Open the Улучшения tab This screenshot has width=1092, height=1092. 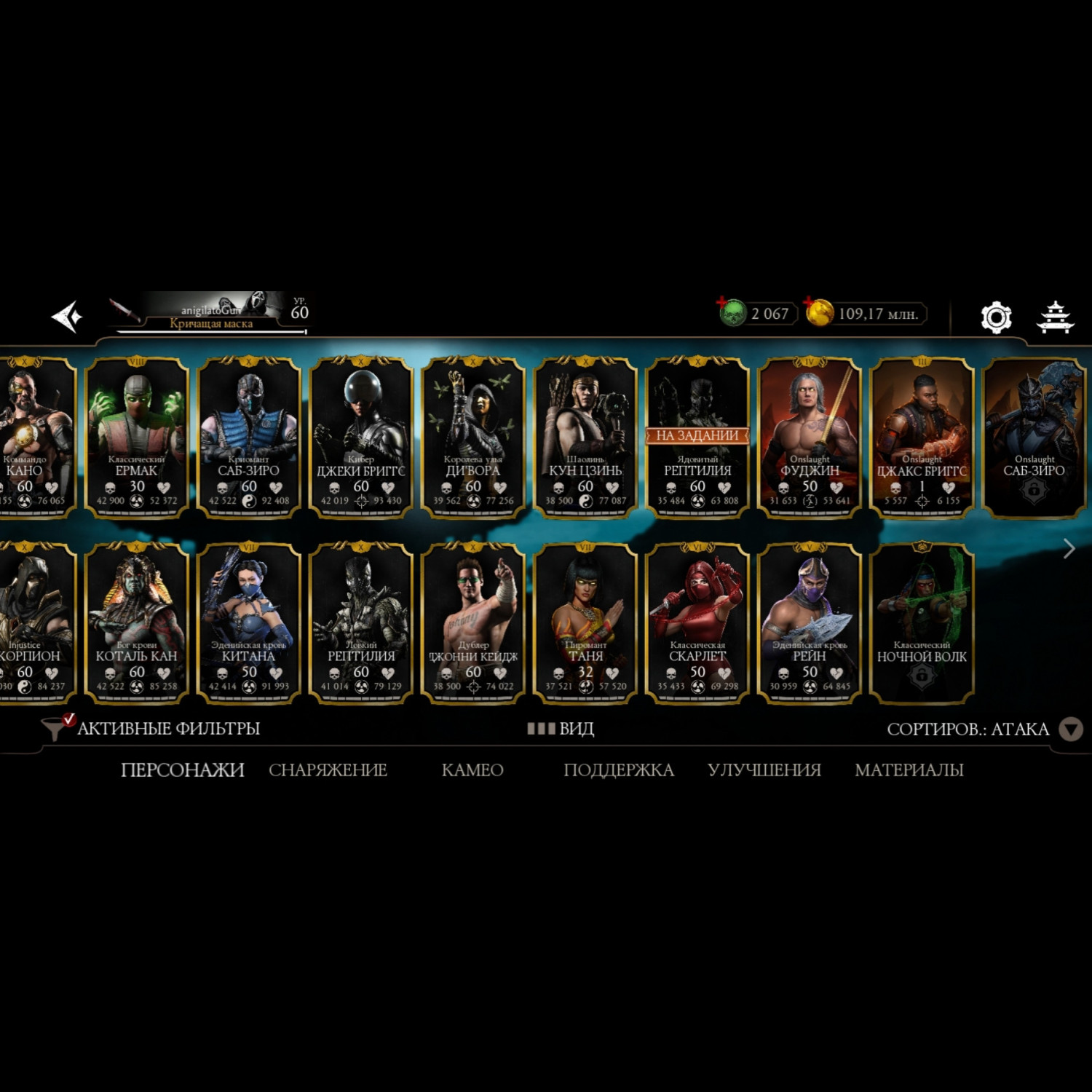click(764, 769)
